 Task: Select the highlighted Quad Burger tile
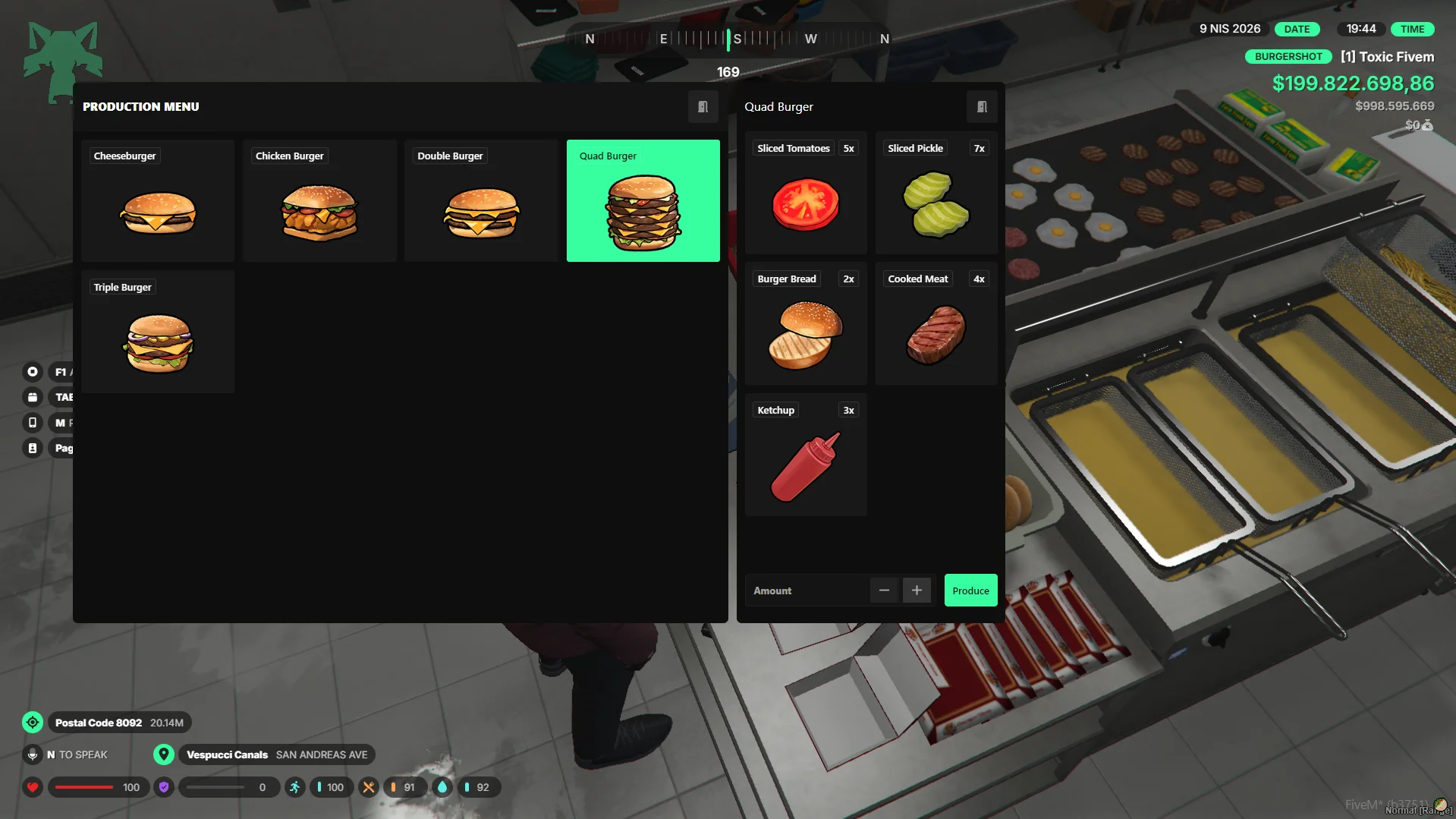pyautogui.click(x=643, y=201)
